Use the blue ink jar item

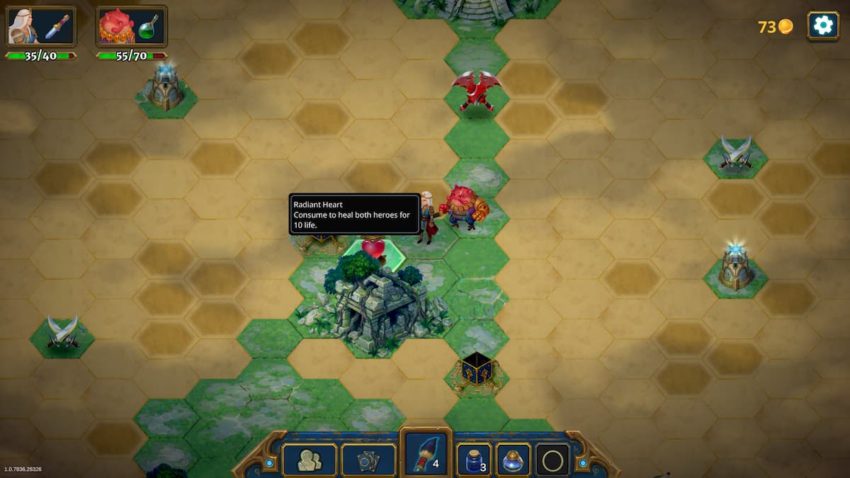(473, 459)
